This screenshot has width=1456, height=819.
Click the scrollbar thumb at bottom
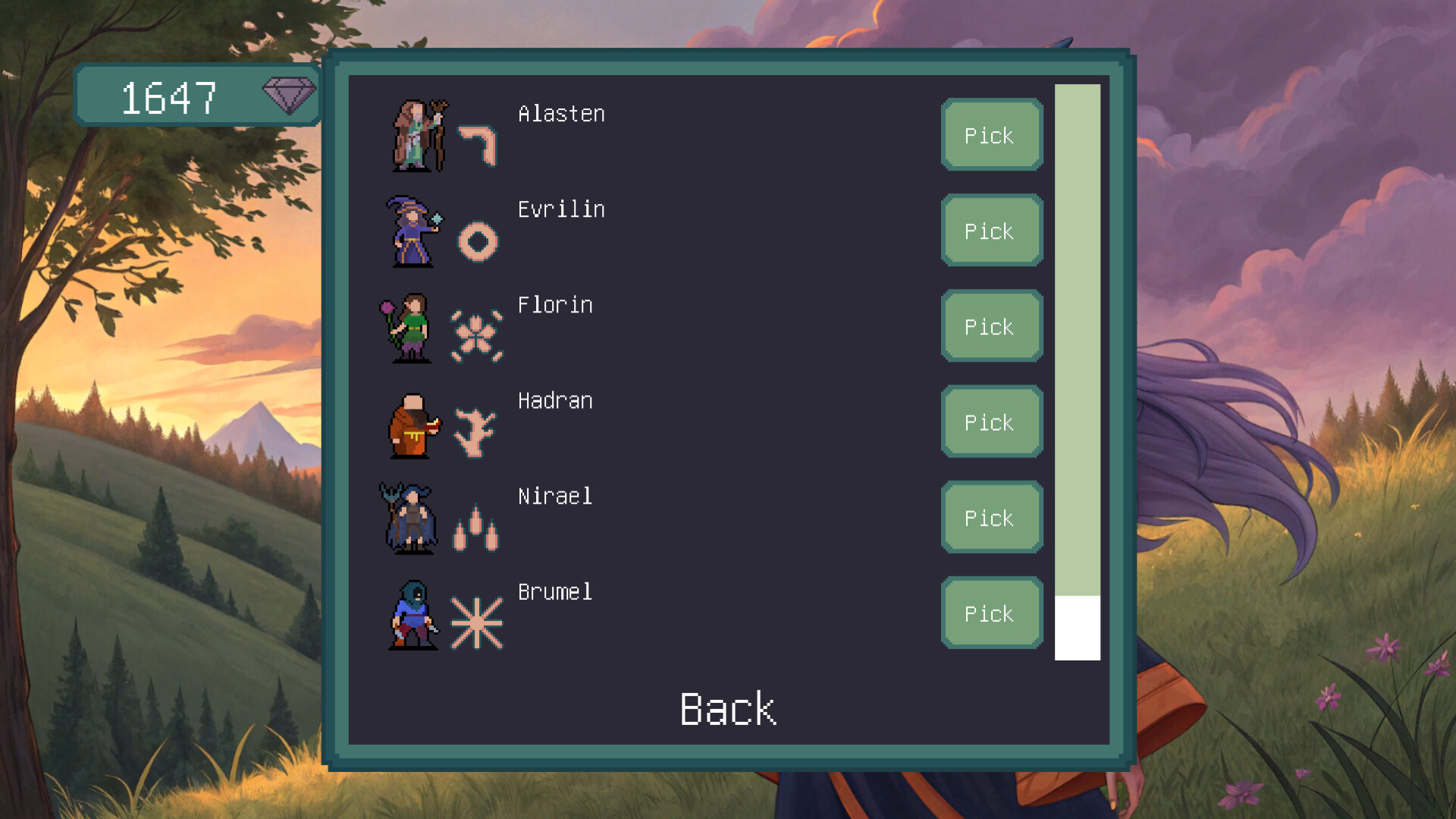(1077, 627)
